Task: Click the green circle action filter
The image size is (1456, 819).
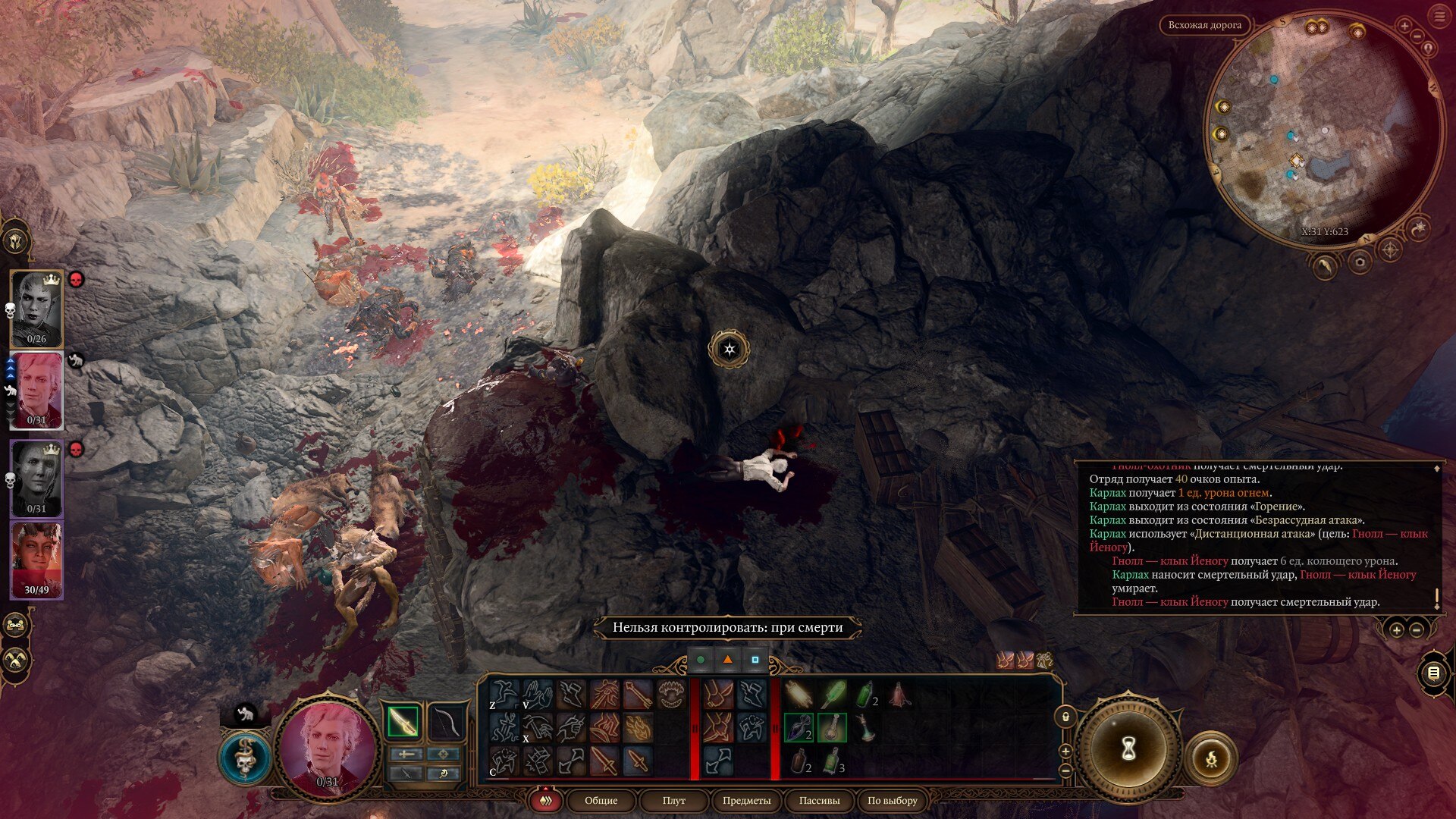Action: 701,660
